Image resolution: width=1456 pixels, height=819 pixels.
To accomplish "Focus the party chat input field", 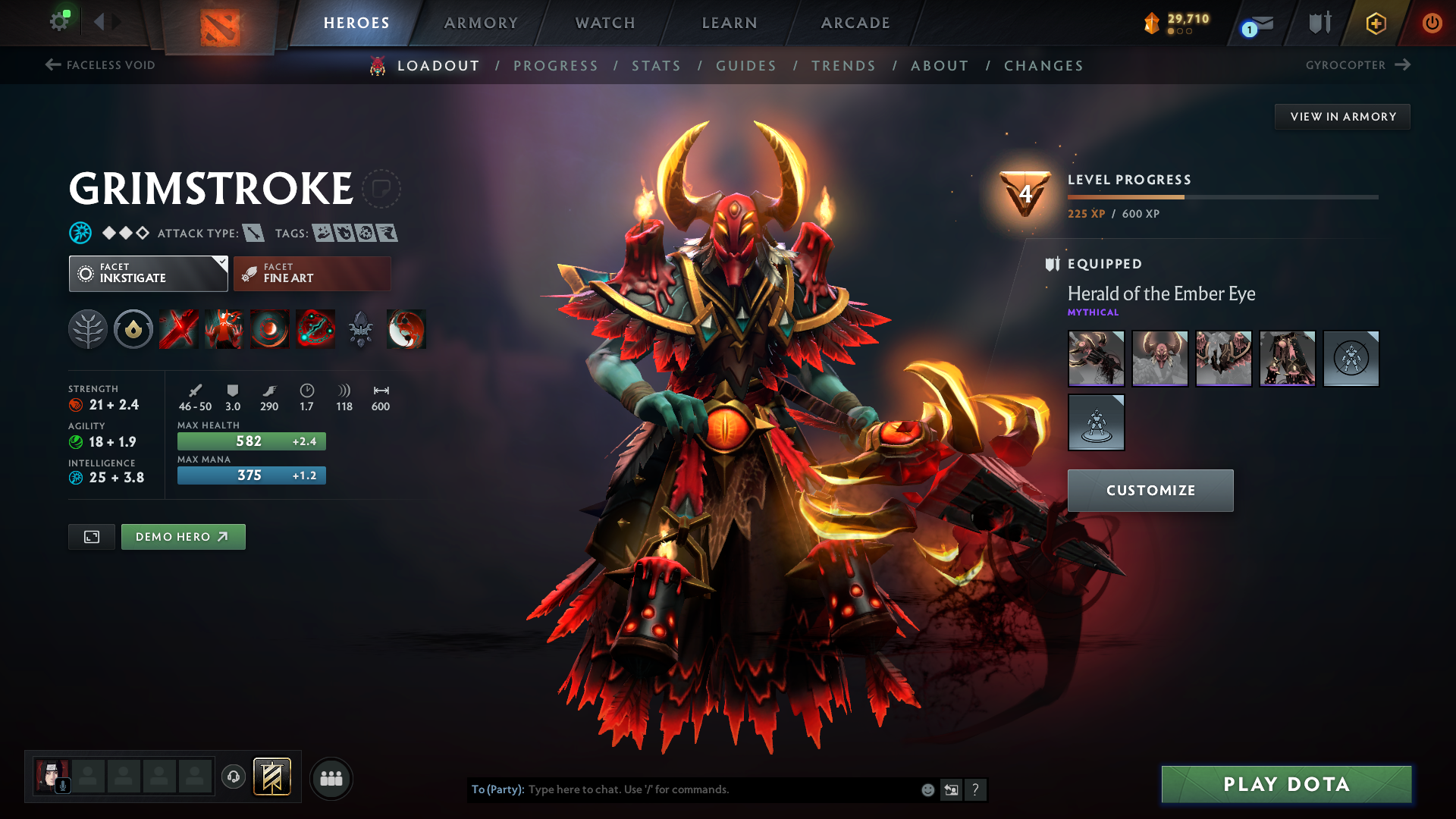I will 720,789.
